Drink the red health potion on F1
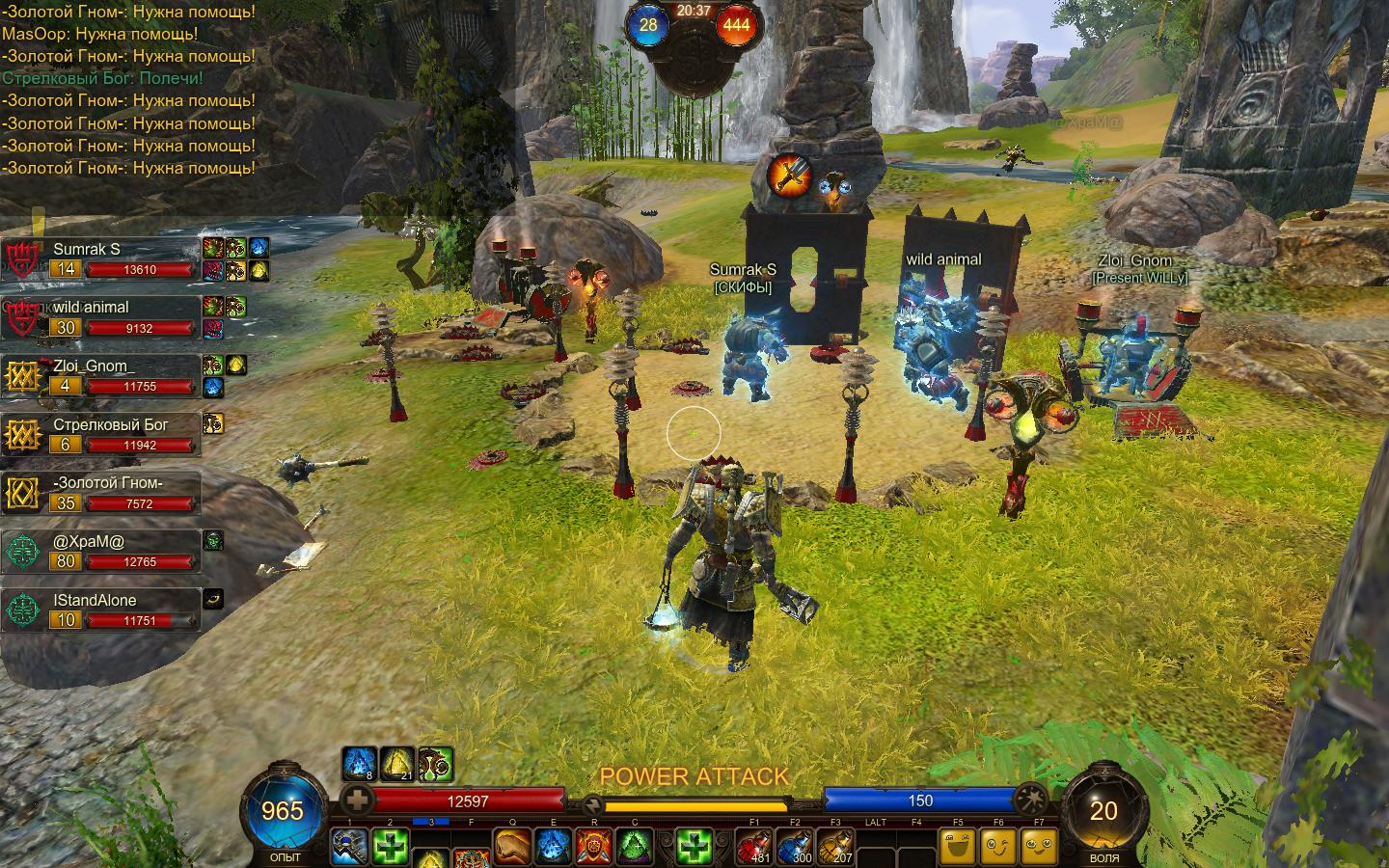Image resolution: width=1389 pixels, height=868 pixels. click(754, 848)
